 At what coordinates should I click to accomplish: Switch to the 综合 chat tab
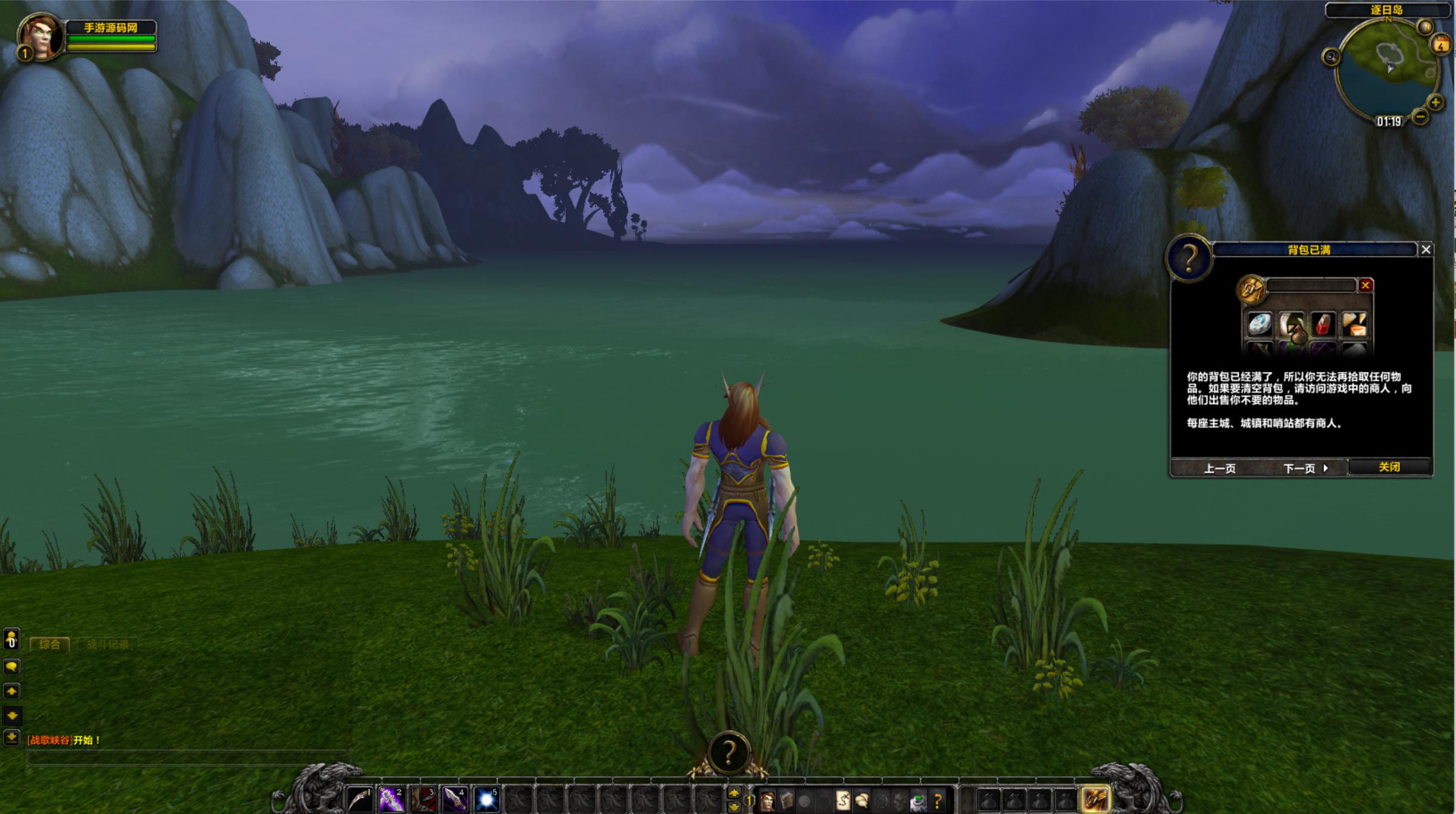pyautogui.click(x=49, y=644)
